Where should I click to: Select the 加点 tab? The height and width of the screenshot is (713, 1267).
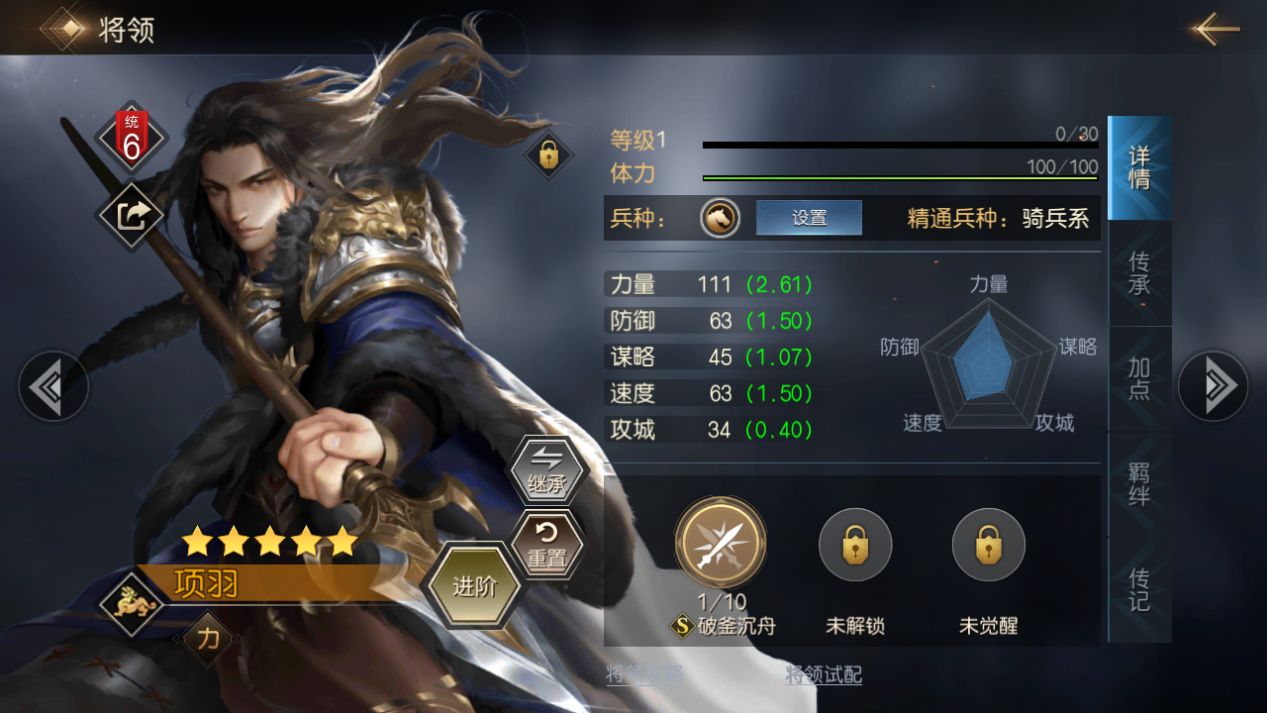pos(1139,379)
